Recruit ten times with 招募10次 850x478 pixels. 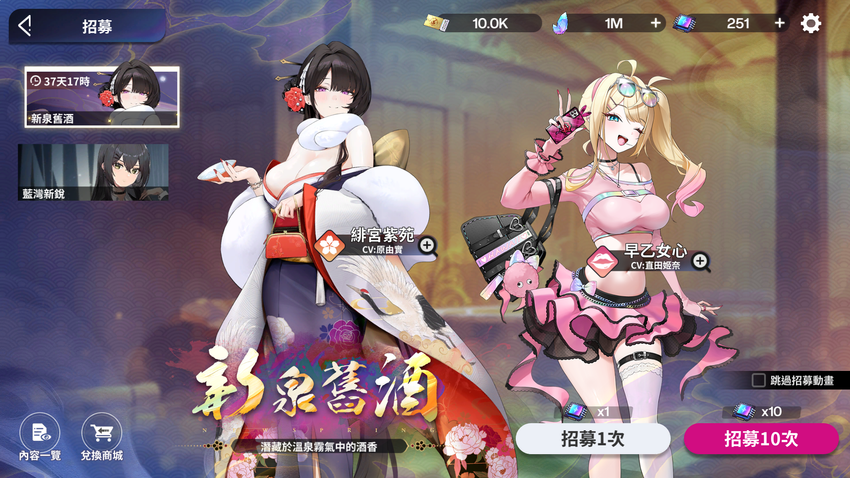pyautogui.click(x=761, y=439)
